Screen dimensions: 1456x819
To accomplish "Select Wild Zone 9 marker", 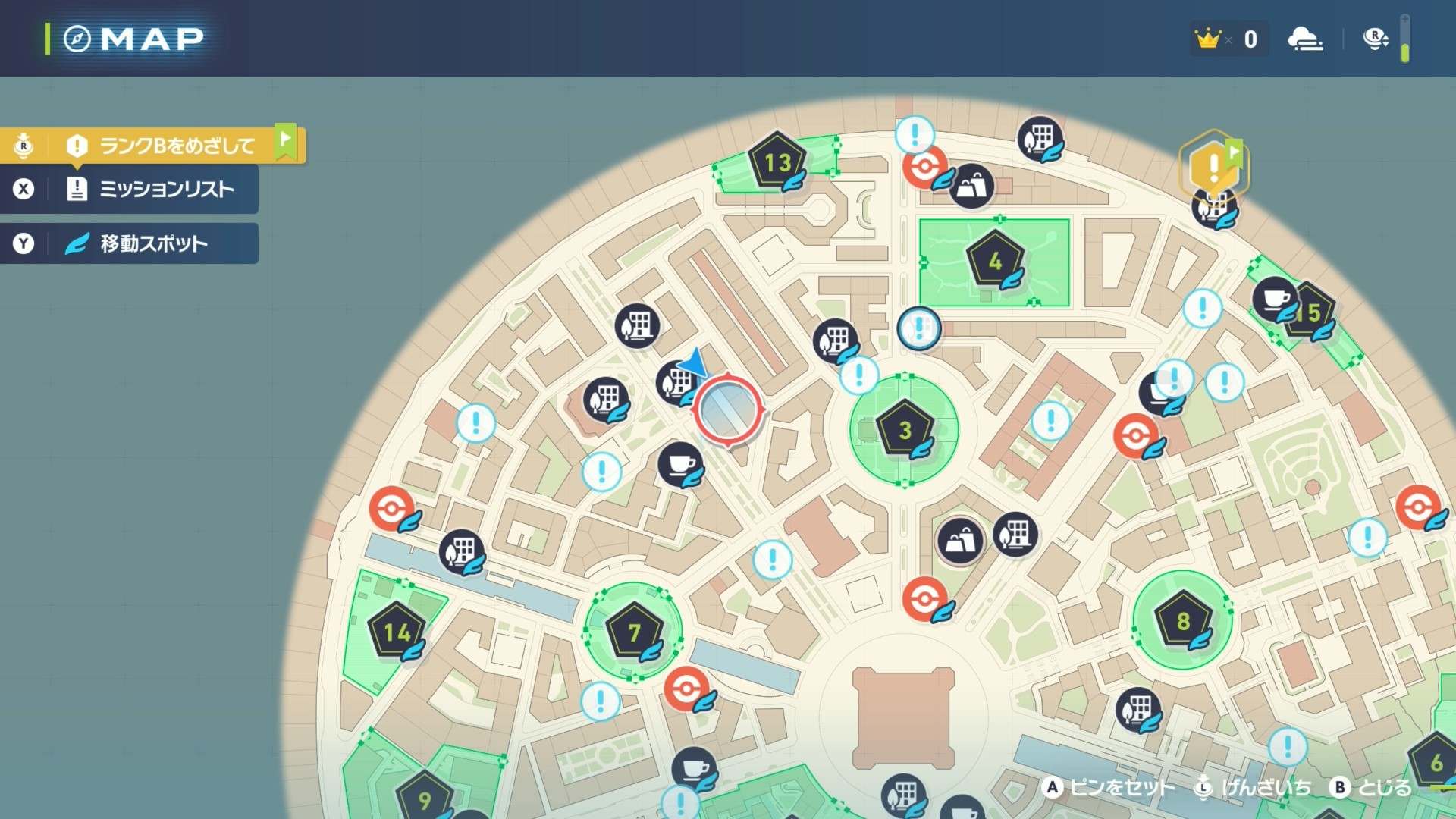I will point(425,798).
